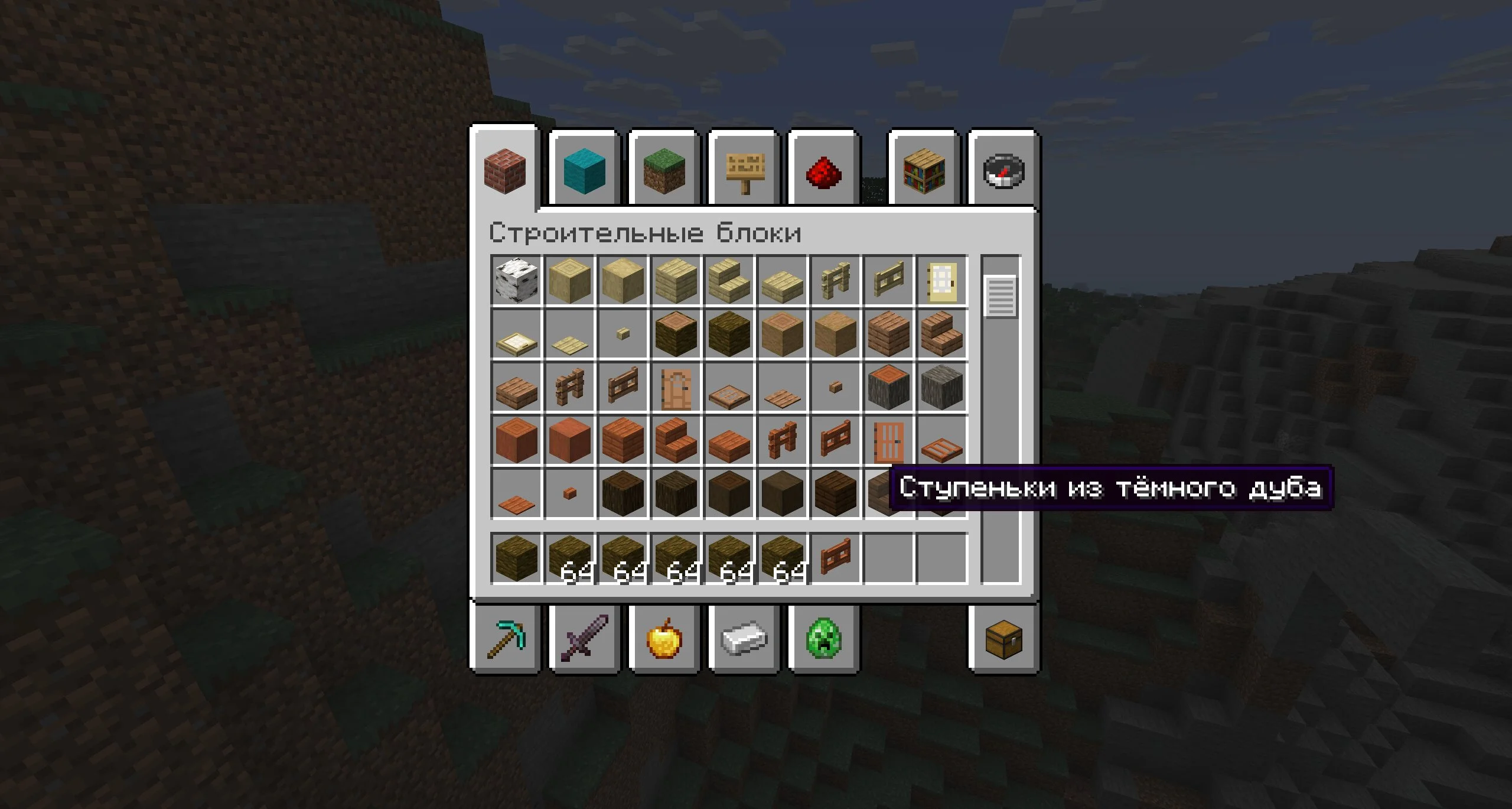Open the combat tab with sword icon
The width and height of the screenshot is (1512, 809).
584,639
